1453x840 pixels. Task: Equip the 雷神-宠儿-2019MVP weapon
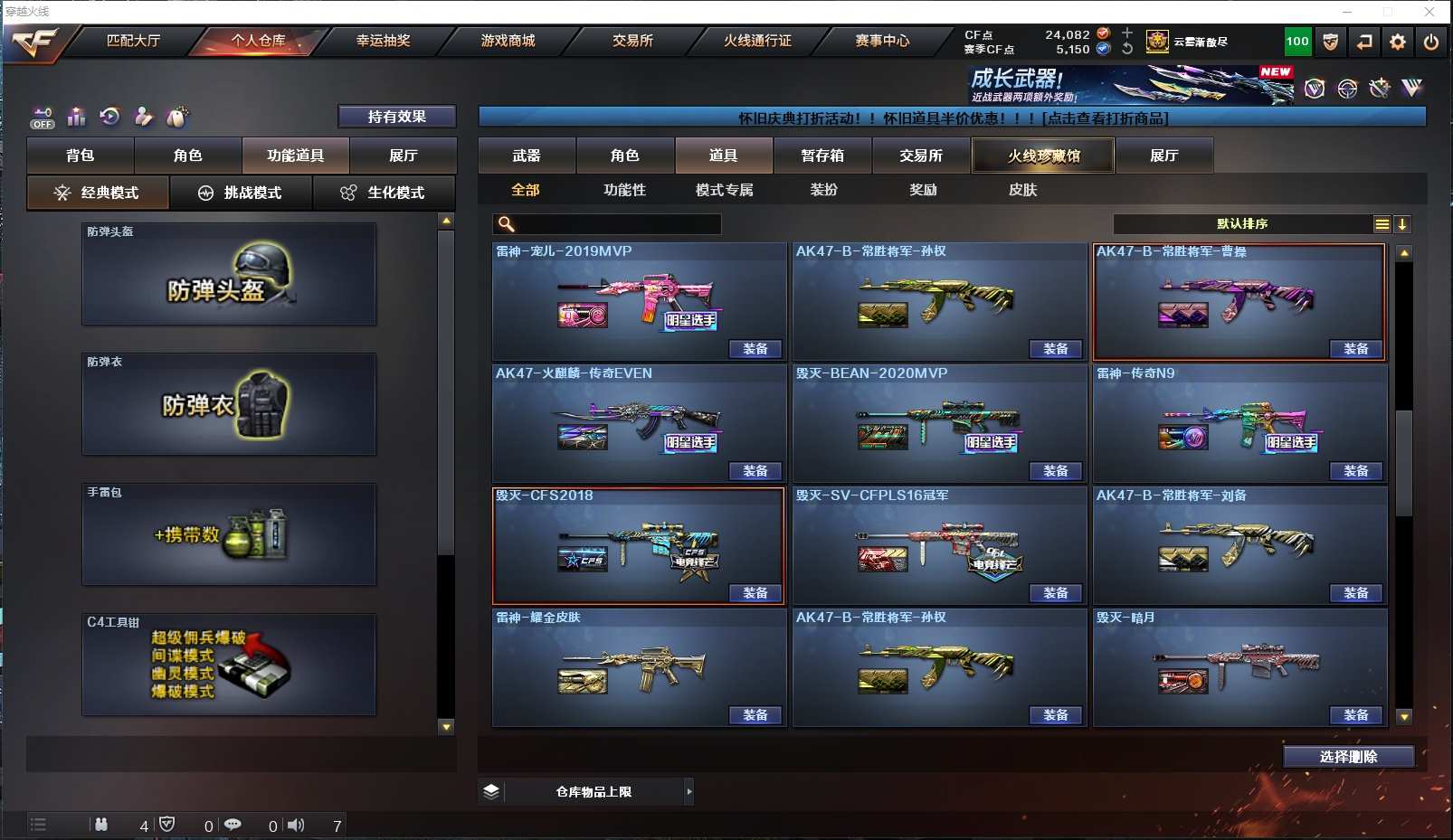pyautogui.click(x=755, y=349)
